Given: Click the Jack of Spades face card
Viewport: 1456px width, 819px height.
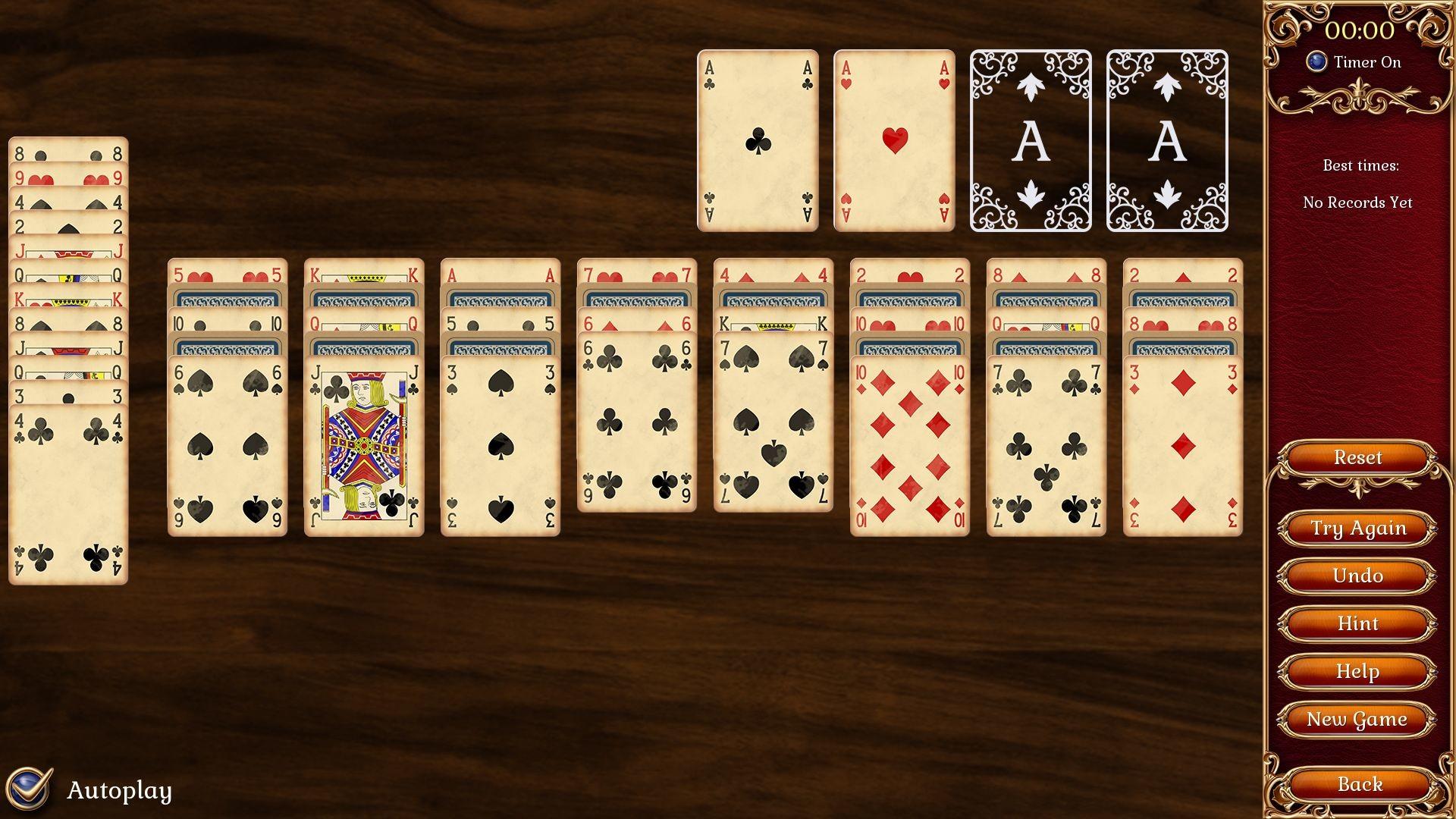Looking at the screenshot, I should (x=362, y=440).
